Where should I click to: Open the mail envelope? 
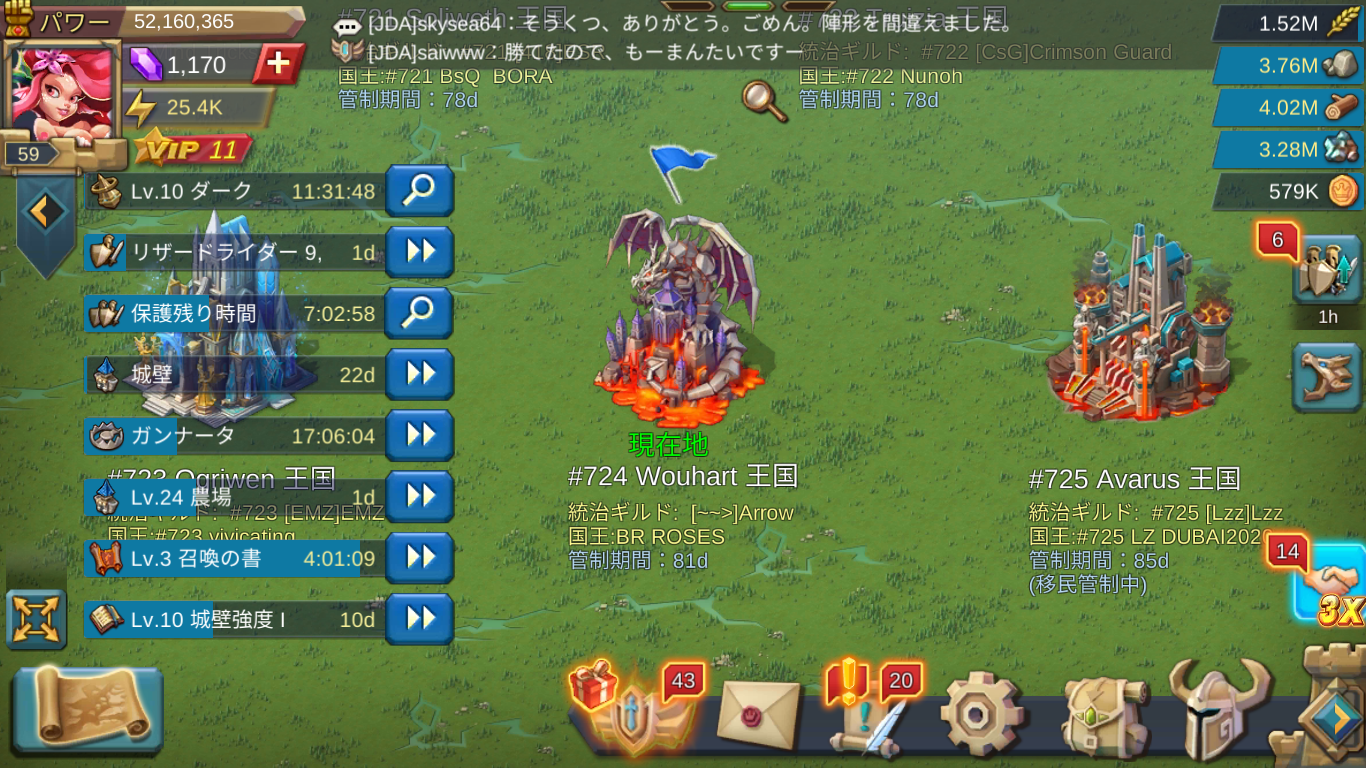[758, 714]
